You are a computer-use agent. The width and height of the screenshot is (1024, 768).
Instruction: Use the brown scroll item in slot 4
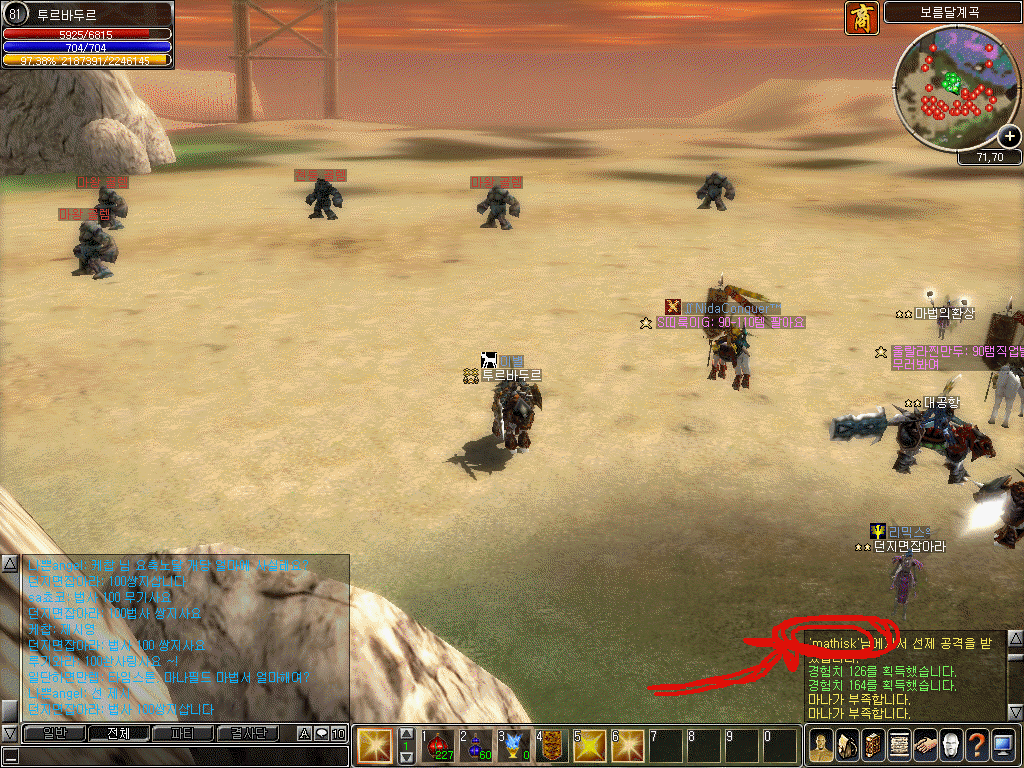click(x=553, y=745)
